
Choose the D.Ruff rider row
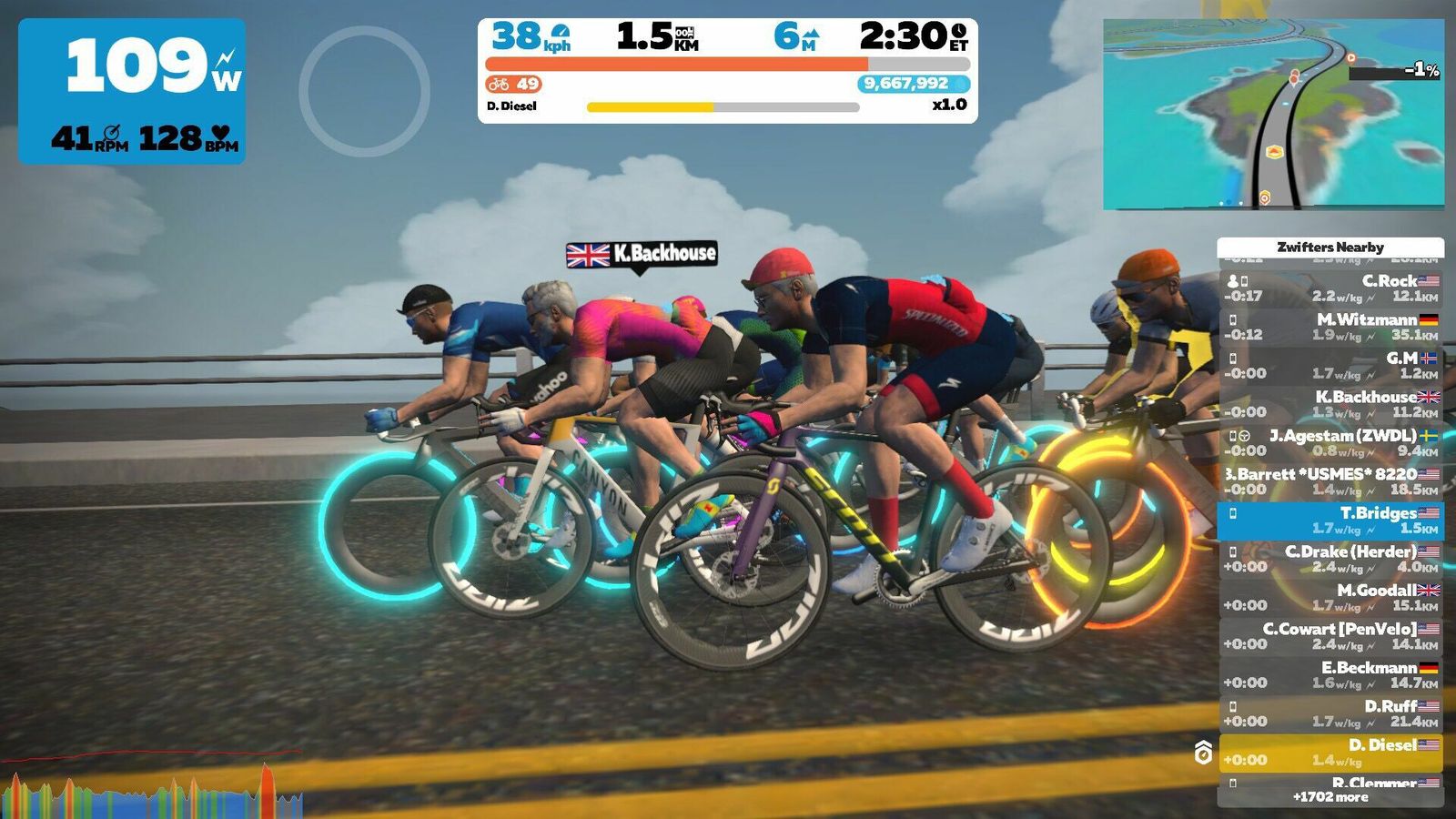click(x=1330, y=713)
